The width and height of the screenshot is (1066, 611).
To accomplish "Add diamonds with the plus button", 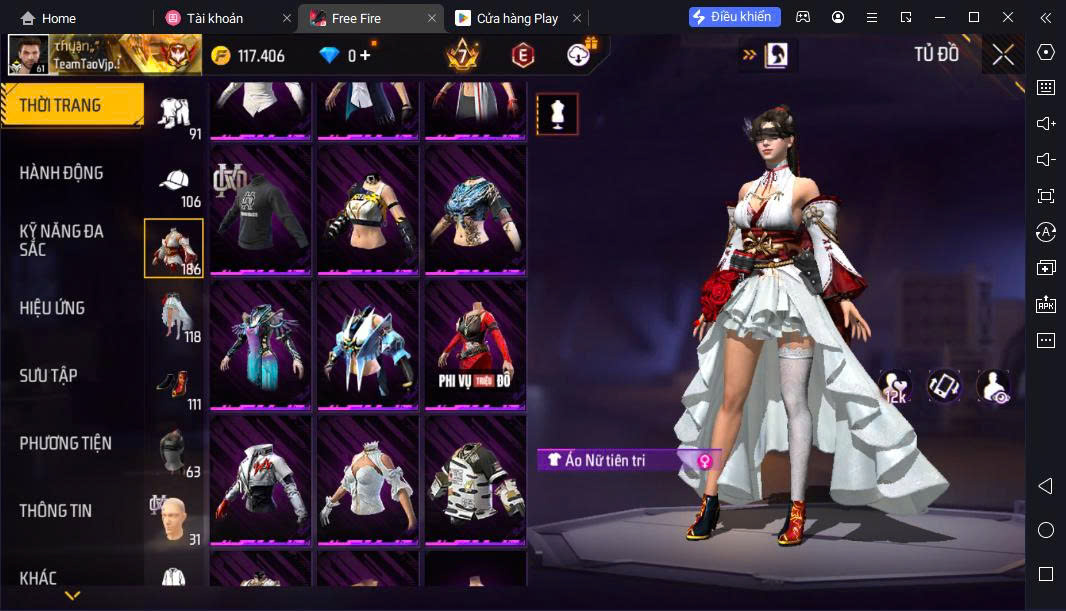I will (365, 55).
